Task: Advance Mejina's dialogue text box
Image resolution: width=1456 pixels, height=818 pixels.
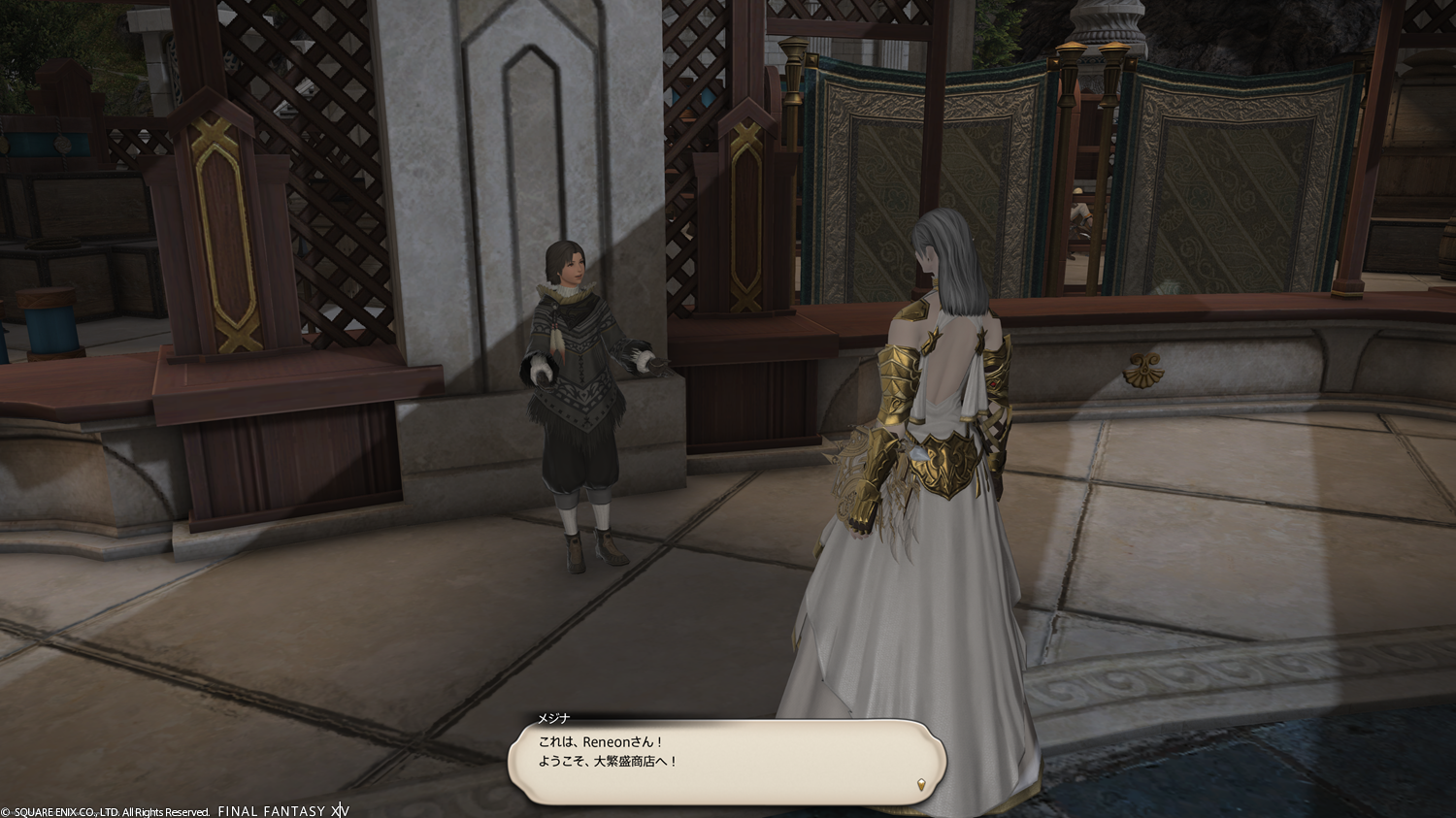Action: (x=726, y=760)
